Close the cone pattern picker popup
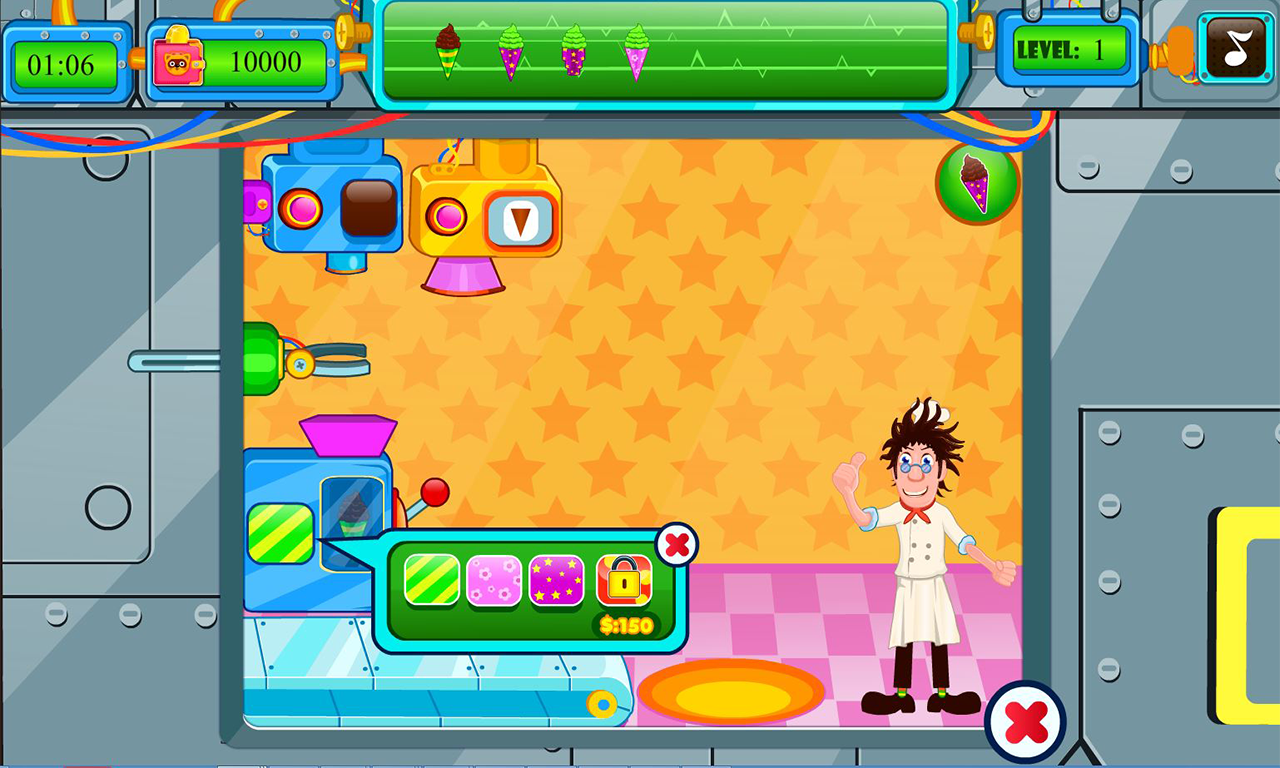Viewport: 1280px width, 768px height. point(677,545)
